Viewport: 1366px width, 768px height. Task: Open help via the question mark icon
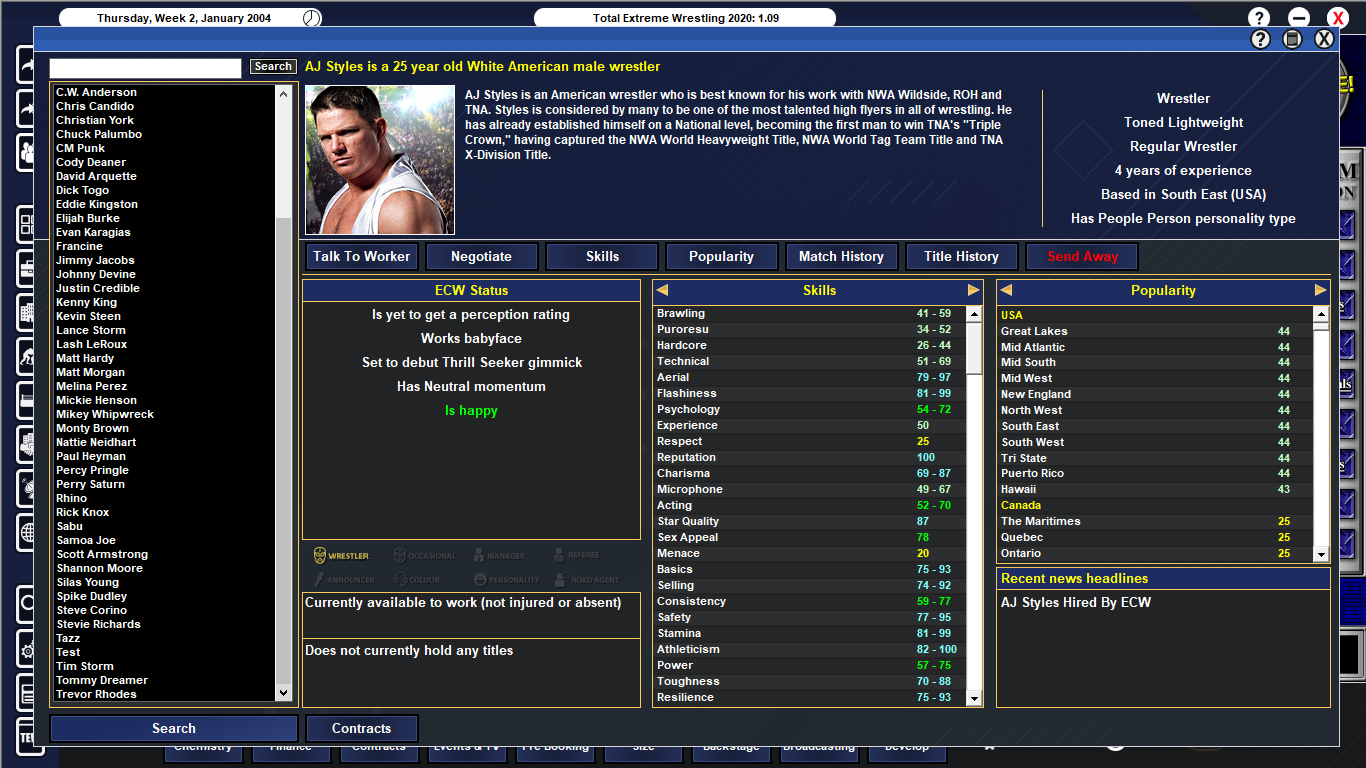click(x=1258, y=17)
